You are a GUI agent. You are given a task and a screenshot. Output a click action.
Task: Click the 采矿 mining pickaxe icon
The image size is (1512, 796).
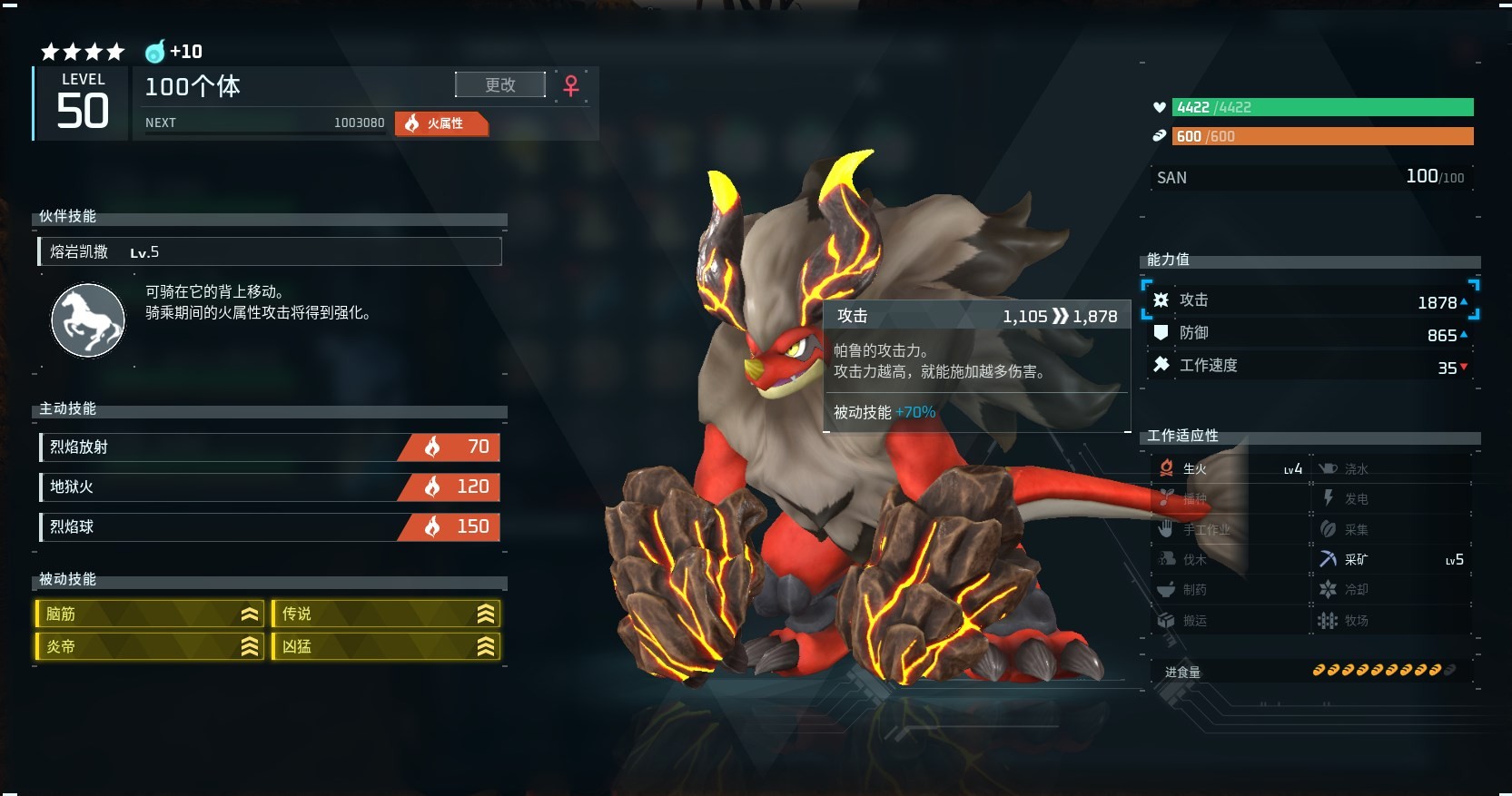[x=1329, y=559]
